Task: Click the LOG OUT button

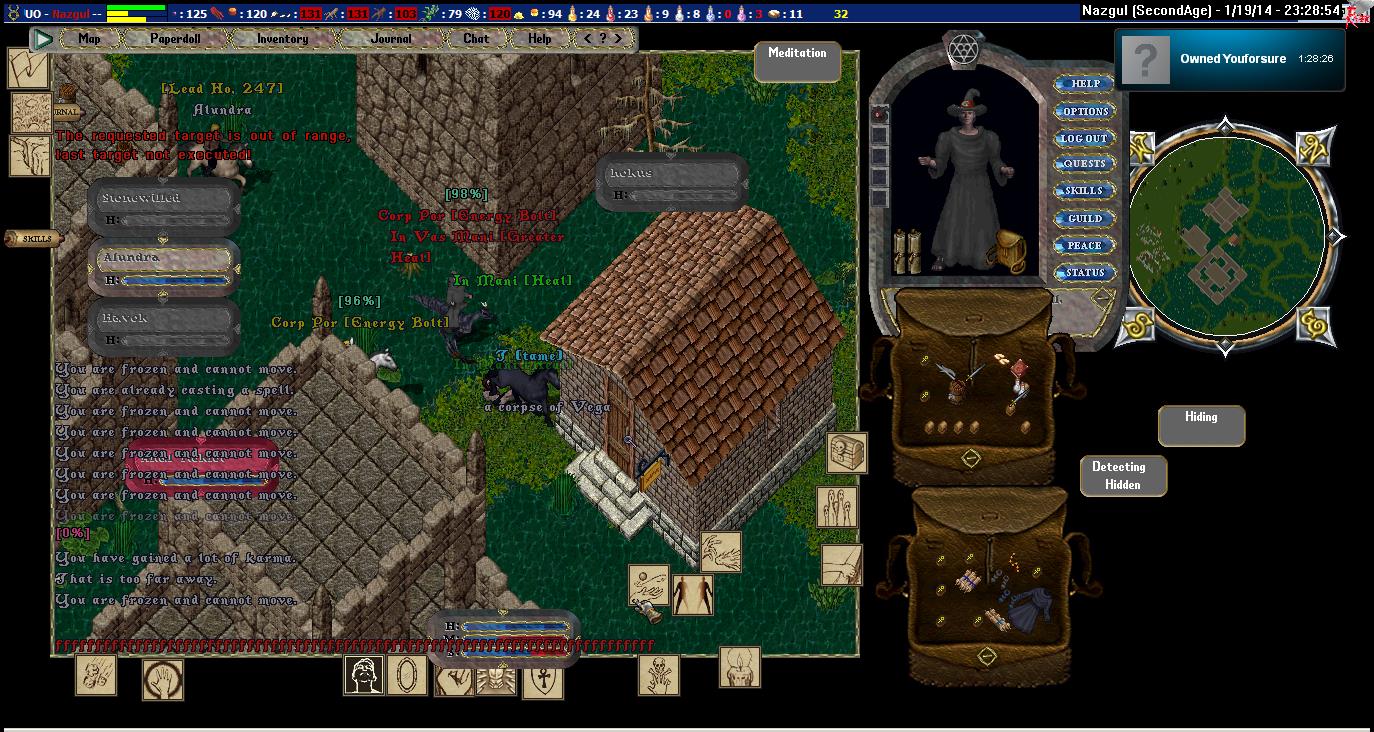Action: (x=1084, y=138)
